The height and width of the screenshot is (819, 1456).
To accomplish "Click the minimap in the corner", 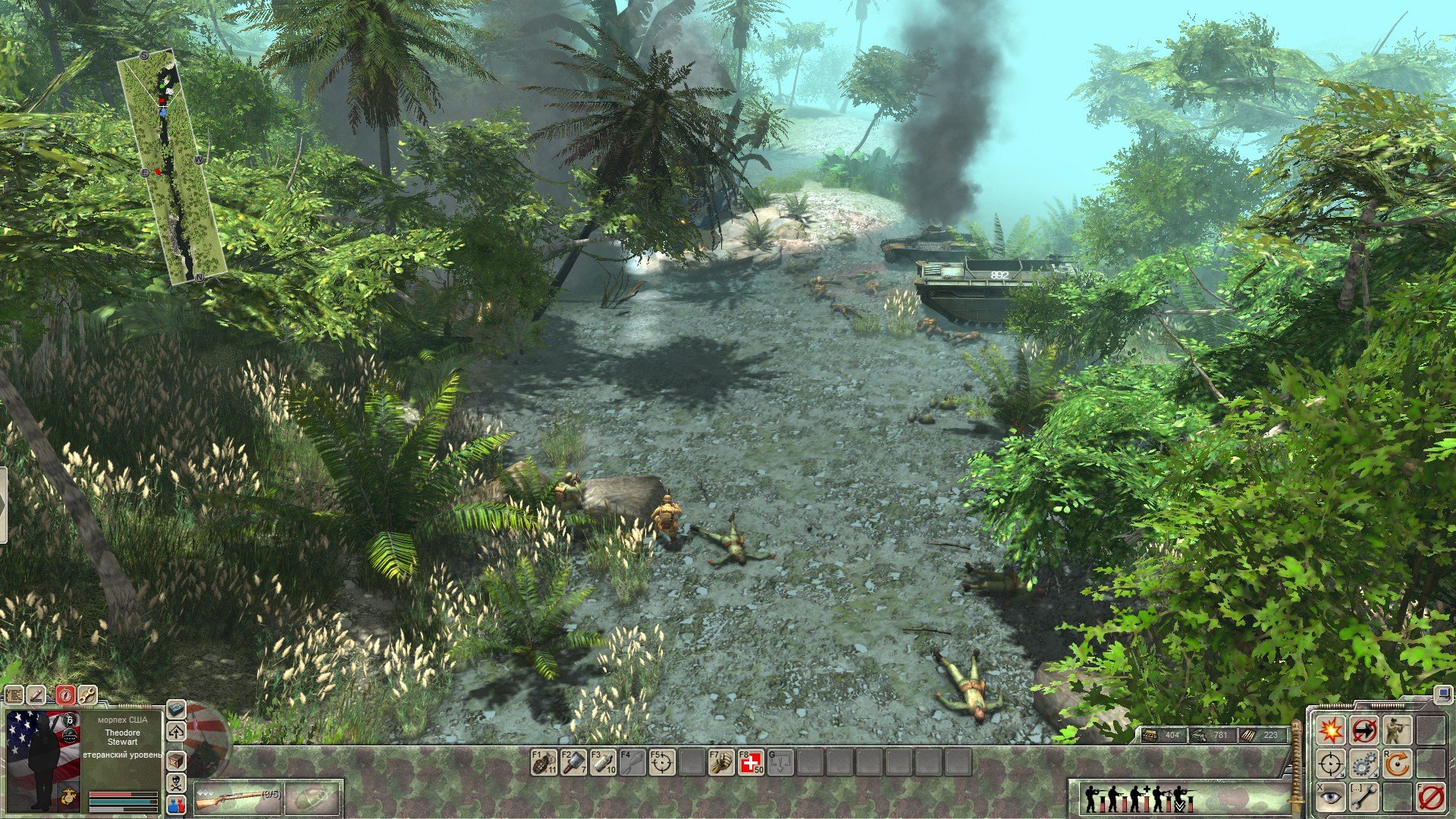I will pos(171,167).
